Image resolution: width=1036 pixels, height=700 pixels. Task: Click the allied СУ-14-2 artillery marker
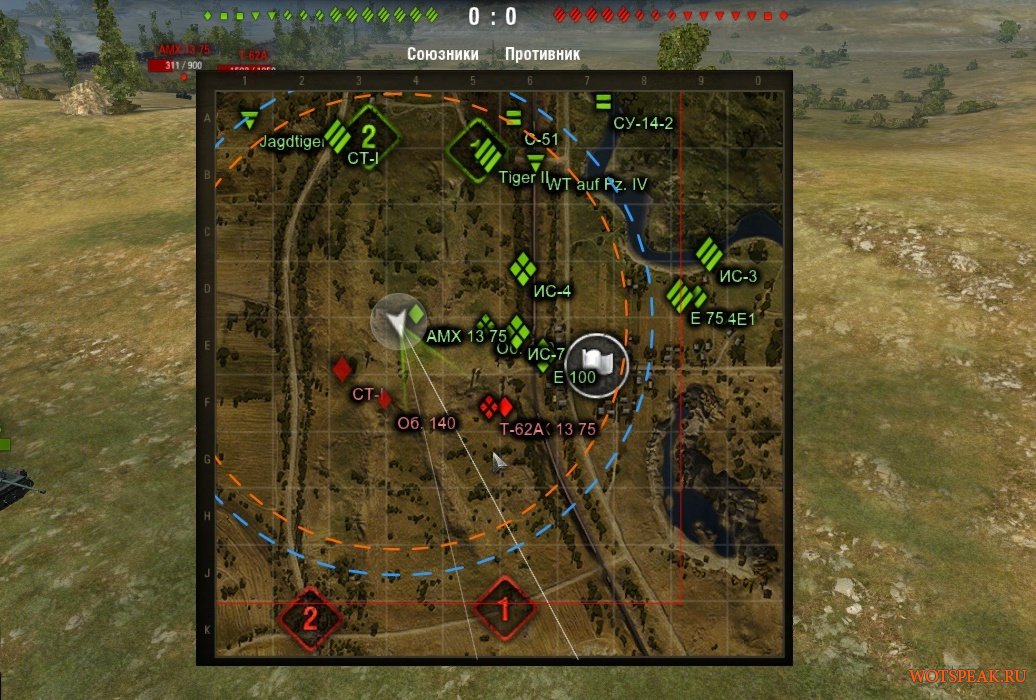point(602,101)
